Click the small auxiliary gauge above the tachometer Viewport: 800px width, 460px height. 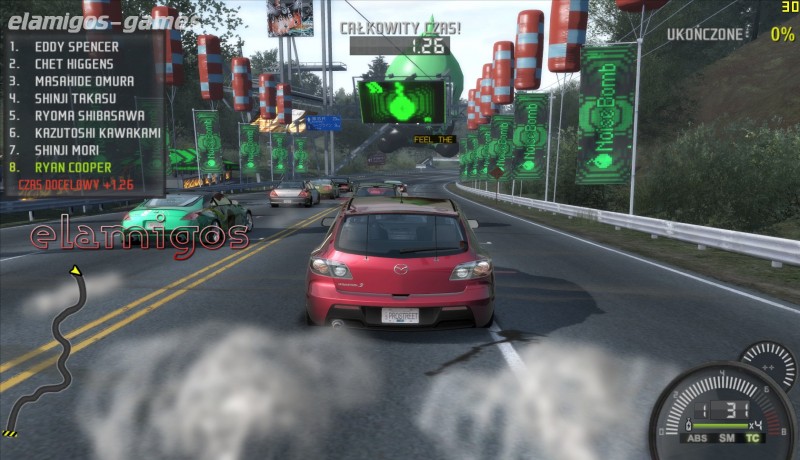[x=768, y=364]
